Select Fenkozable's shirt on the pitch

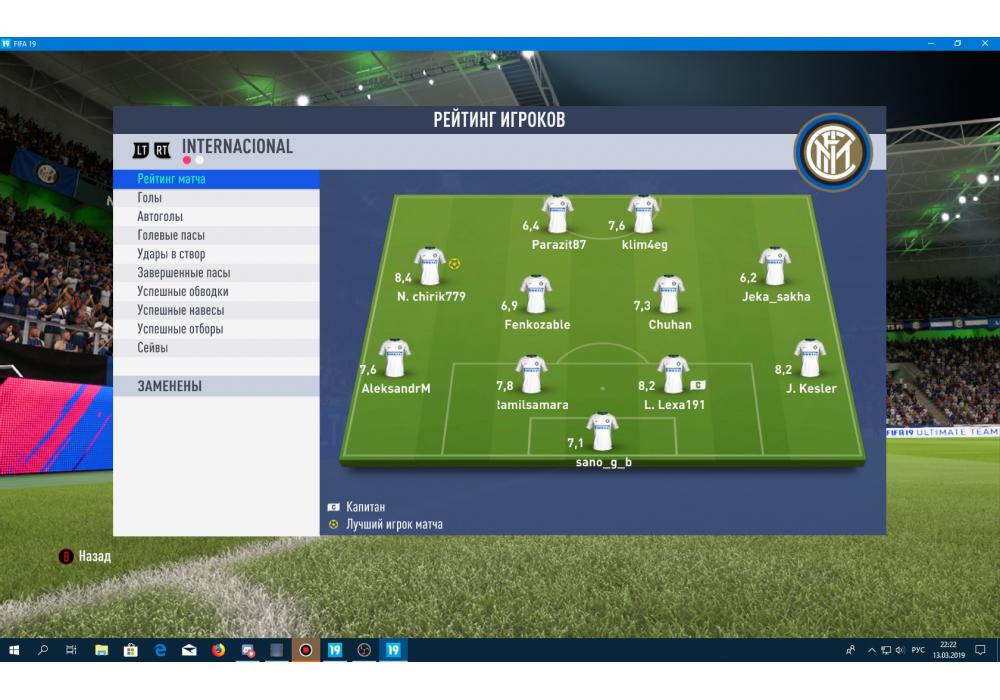pos(537,296)
